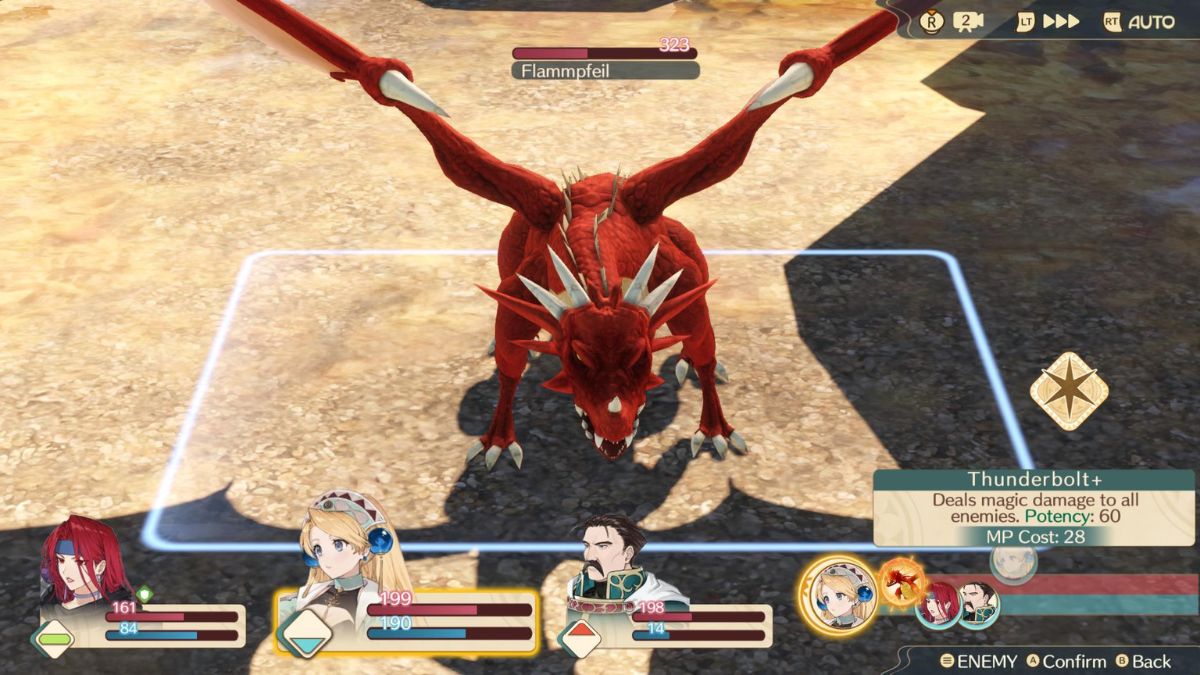Click the gold star diamond icon
The width and height of the screenshot is (1200, 675).
(1069, 391)
